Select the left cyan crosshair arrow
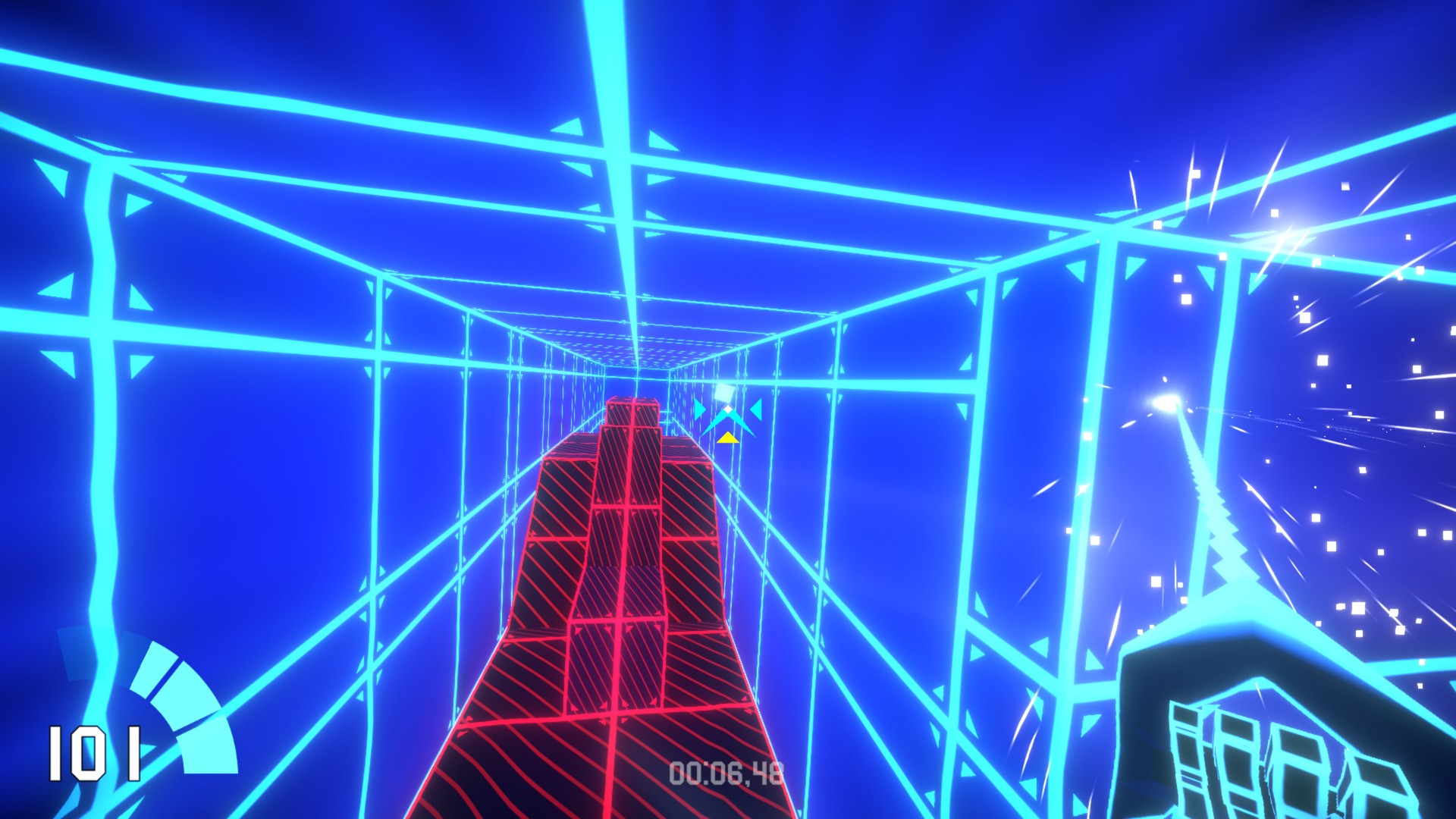The height and width of the screenshot is (819, 1456). 699,409
